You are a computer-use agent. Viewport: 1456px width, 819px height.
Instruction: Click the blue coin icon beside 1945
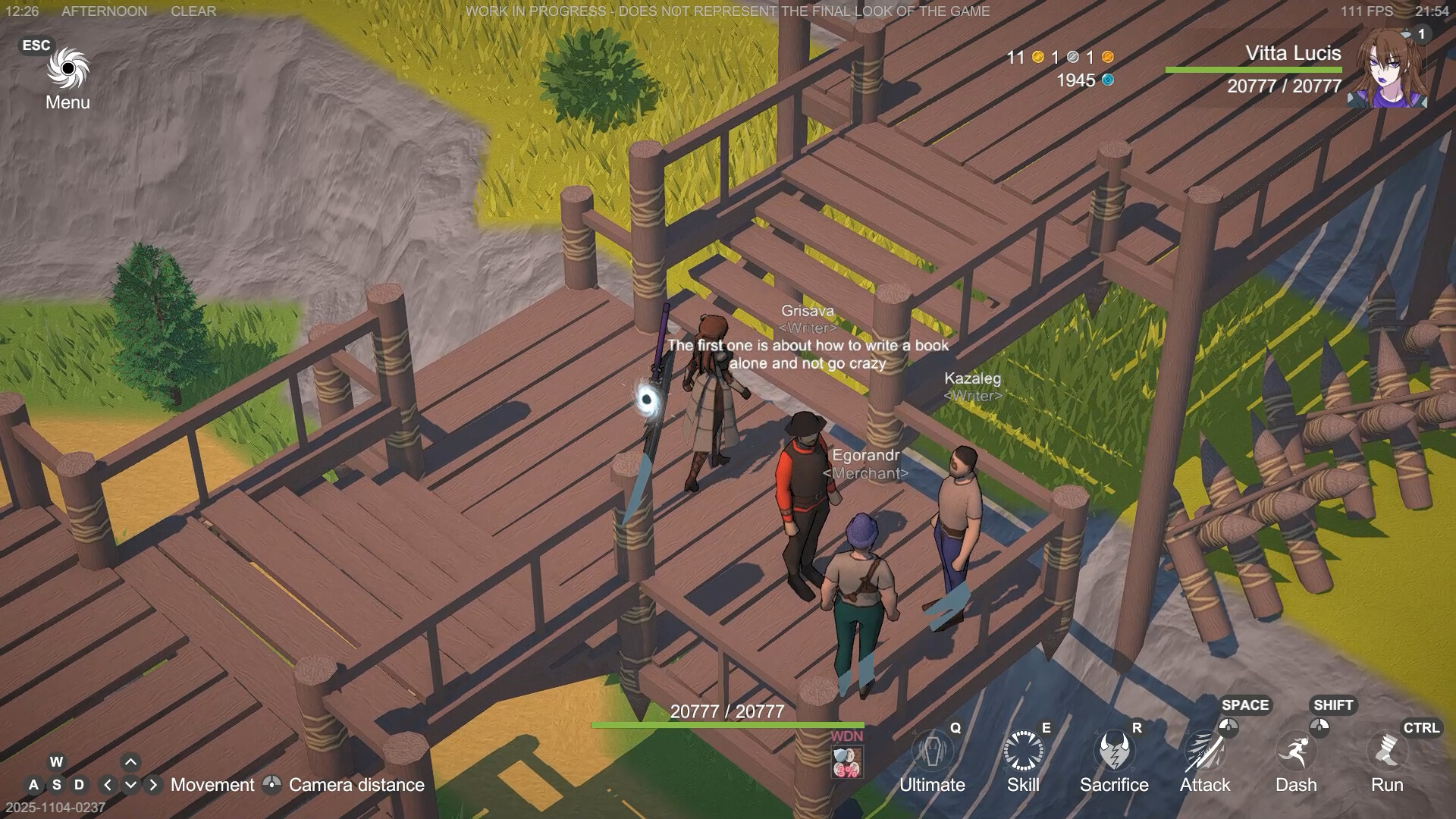pyautogui.click(x=1108, y=80)
